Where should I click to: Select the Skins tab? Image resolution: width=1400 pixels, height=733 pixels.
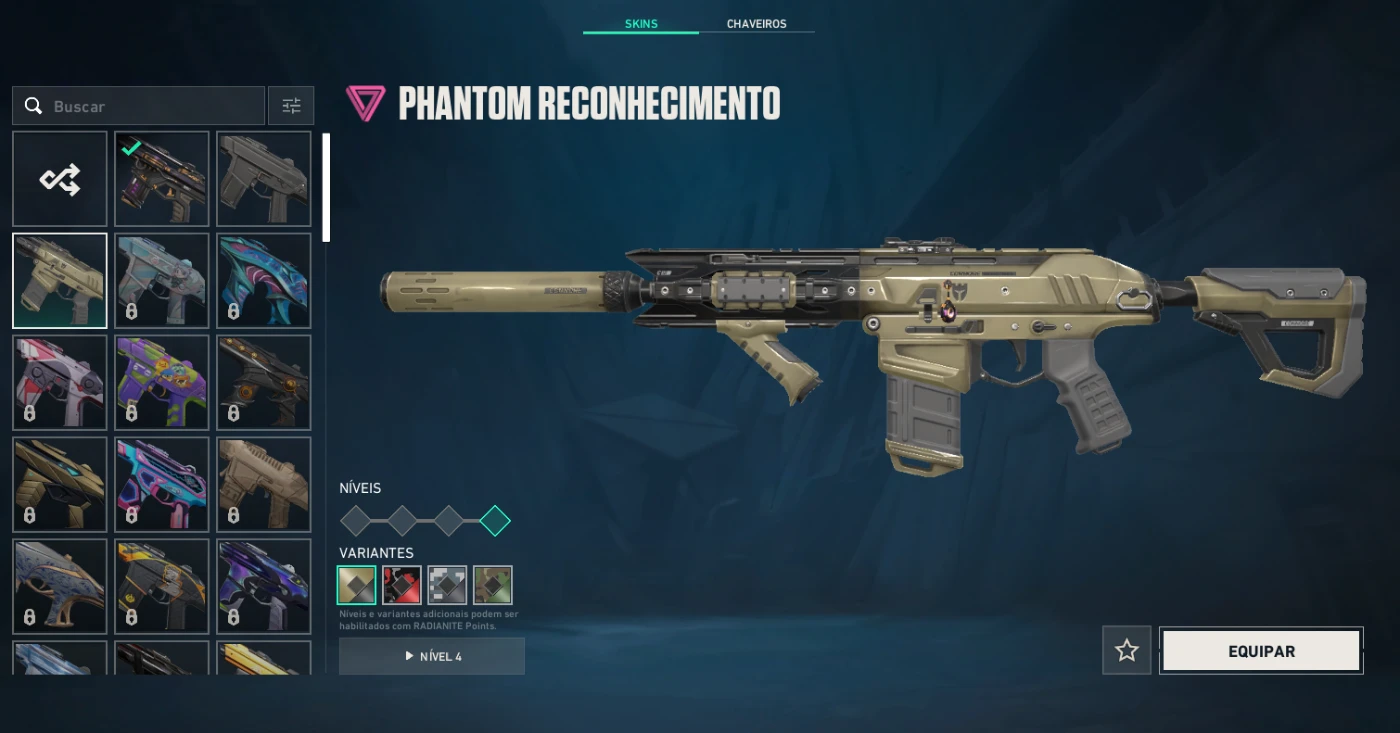pyautogui.click(x=641, y=24)
